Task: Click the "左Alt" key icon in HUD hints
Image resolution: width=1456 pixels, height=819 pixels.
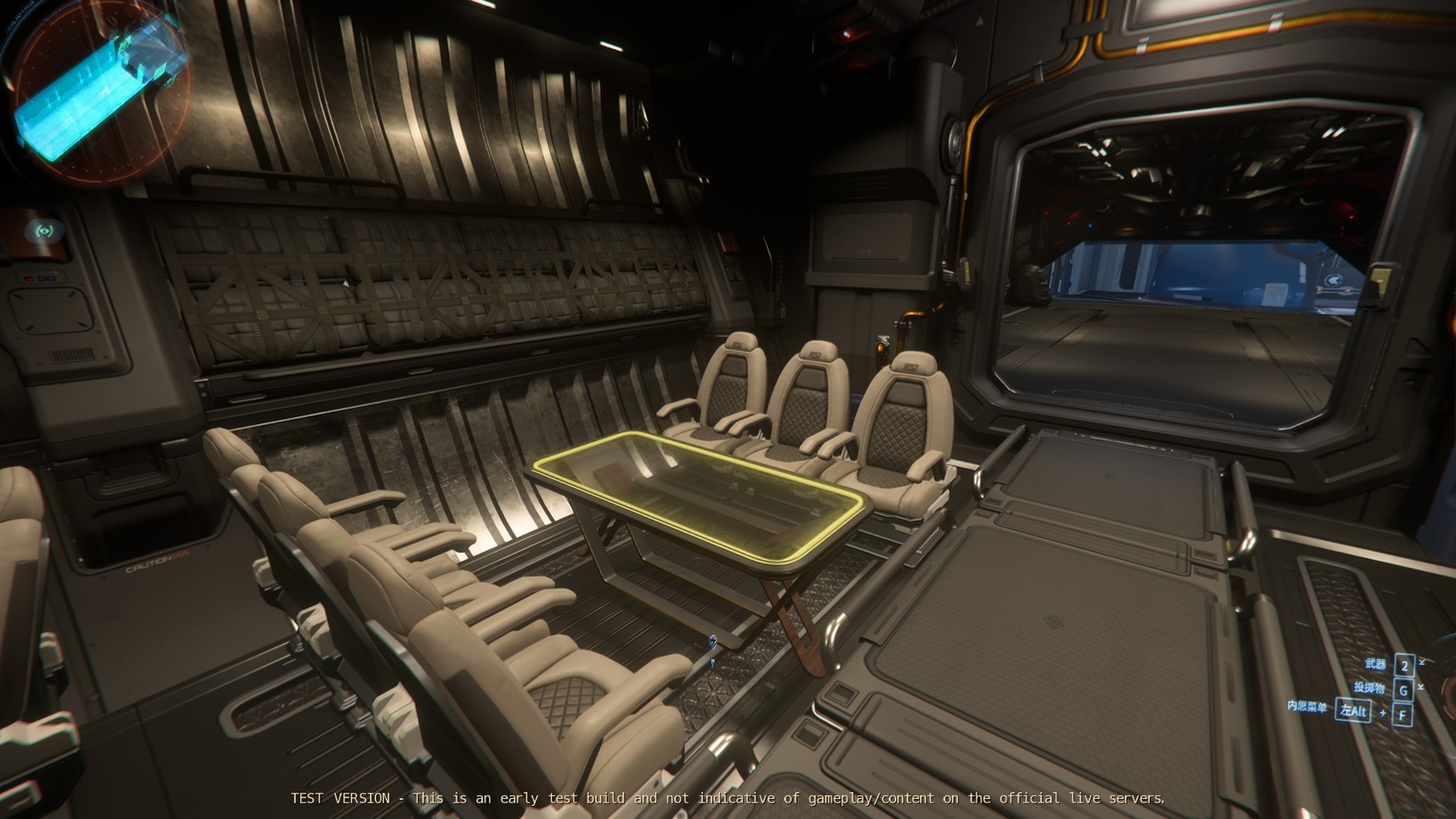Action: pos(1354,712)
